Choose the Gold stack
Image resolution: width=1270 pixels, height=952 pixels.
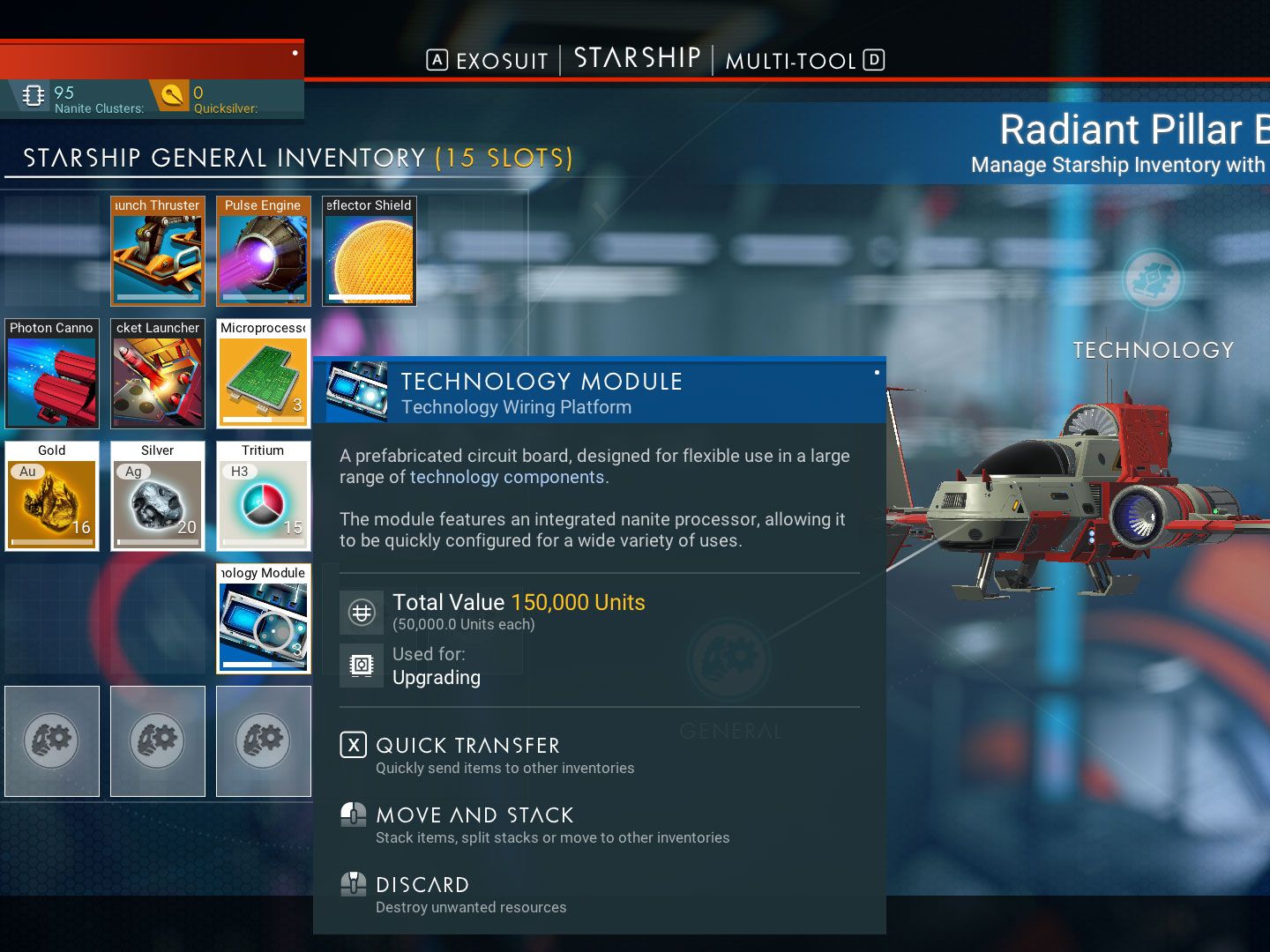click(x=52, y=496)
